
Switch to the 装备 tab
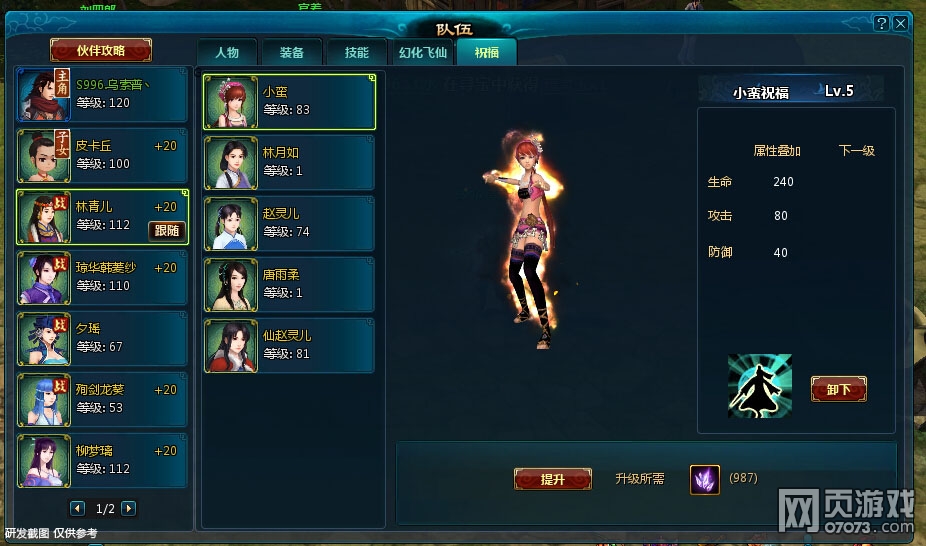point(292,53)
